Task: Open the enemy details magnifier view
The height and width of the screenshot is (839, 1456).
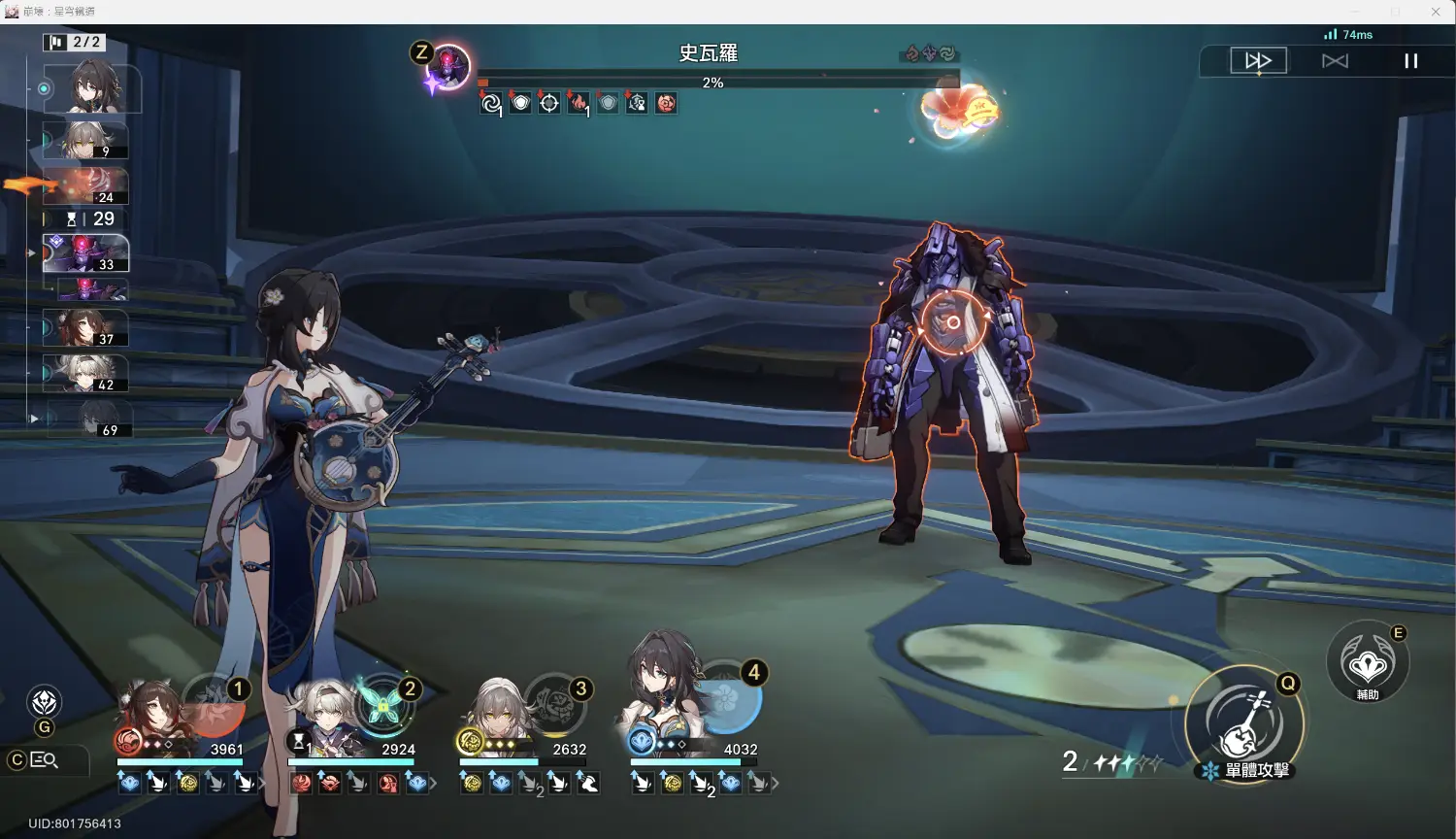Action: click(x=45, y=760)
